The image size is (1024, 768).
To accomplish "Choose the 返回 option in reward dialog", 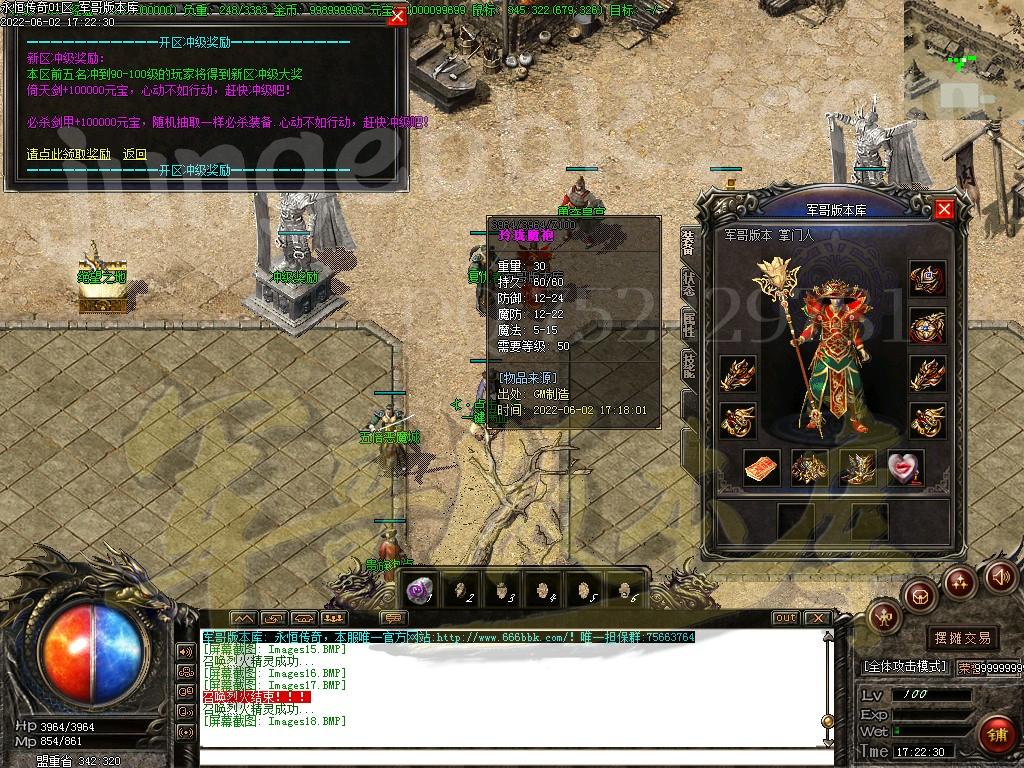I will point(135,154).
